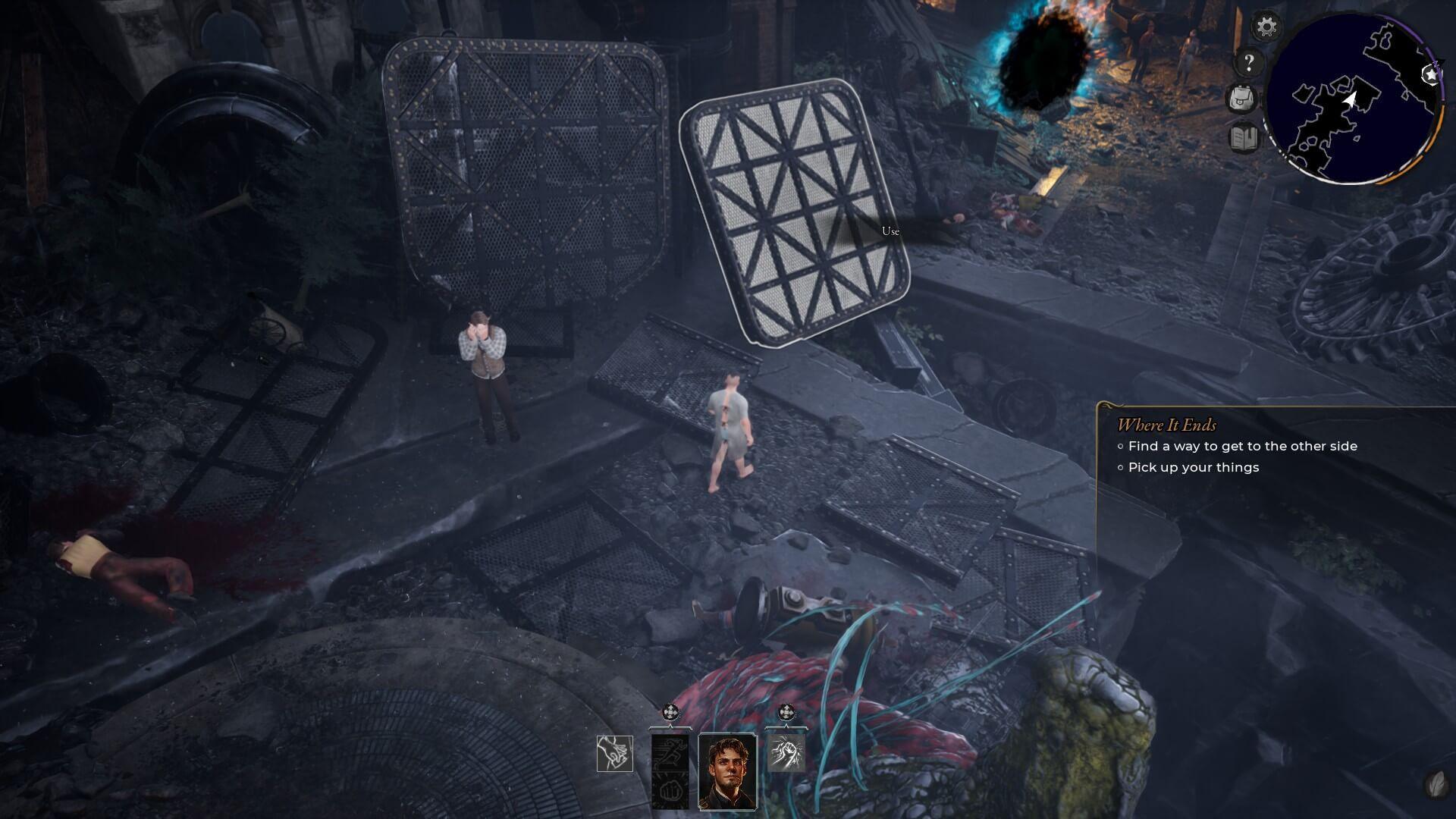Open the question mark help icon
Viewport: 1456px width, 819px height.
[1249, 62]
